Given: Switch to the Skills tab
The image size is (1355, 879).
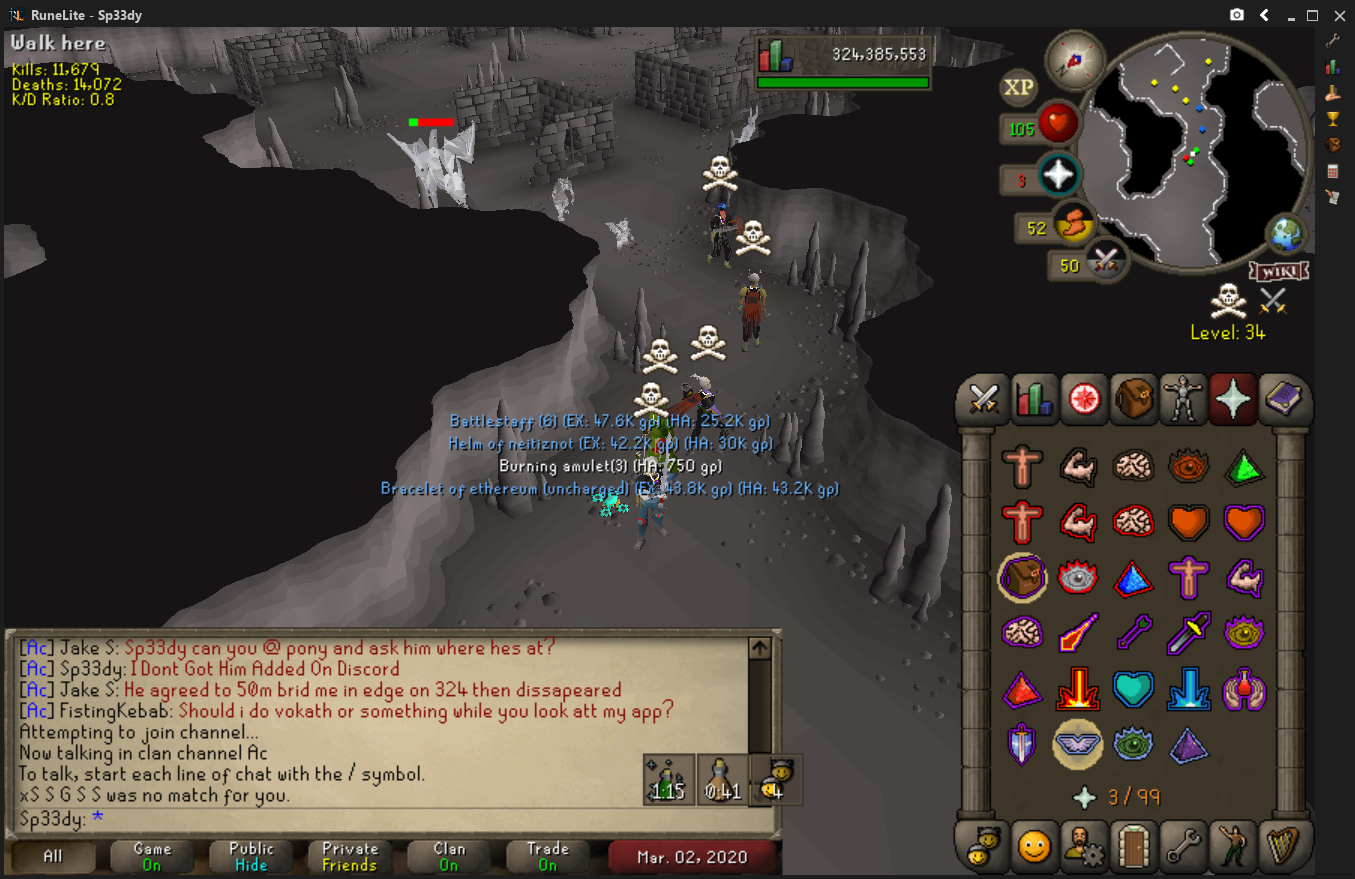Looking at the screenshot, I should 1034,400.
